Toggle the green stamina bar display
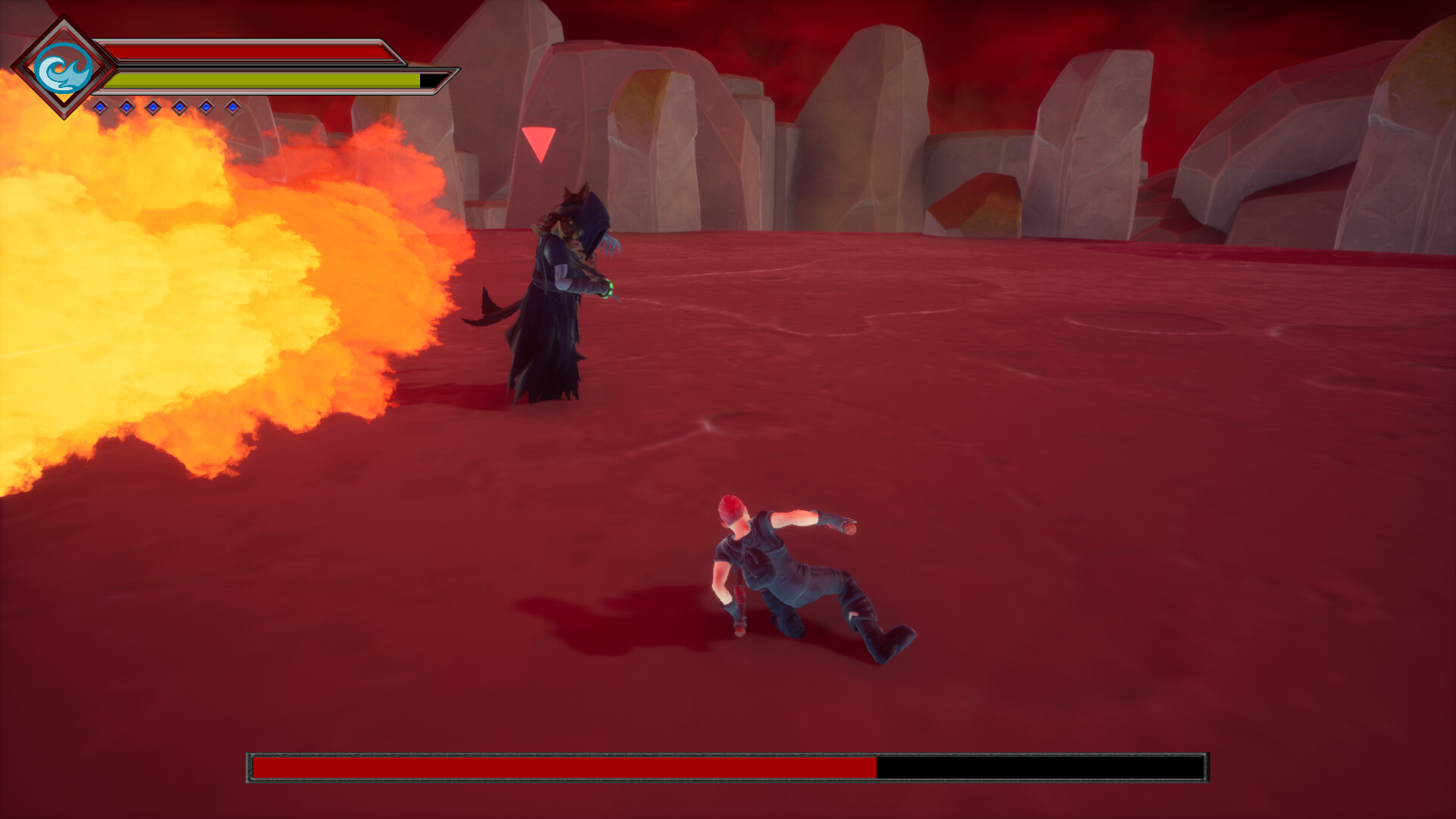This screenshot has width=1456, height=819. click(250, 80)
